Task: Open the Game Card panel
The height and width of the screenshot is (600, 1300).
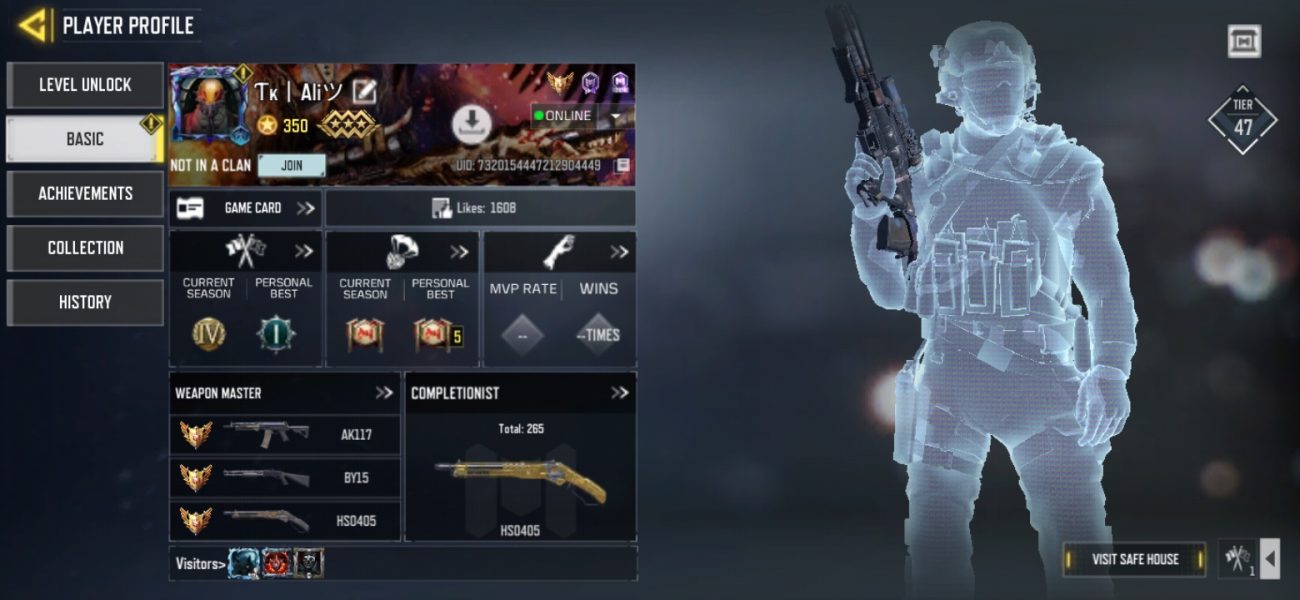Action: 246,208
